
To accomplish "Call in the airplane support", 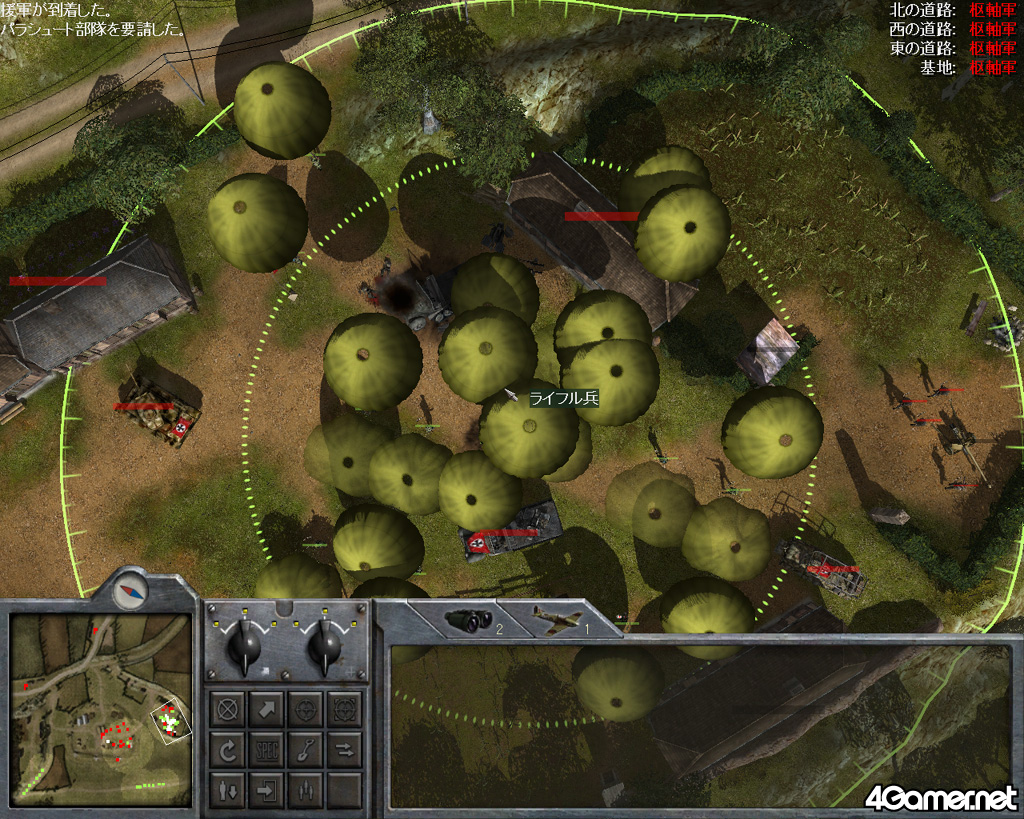I will coord(557,620).
